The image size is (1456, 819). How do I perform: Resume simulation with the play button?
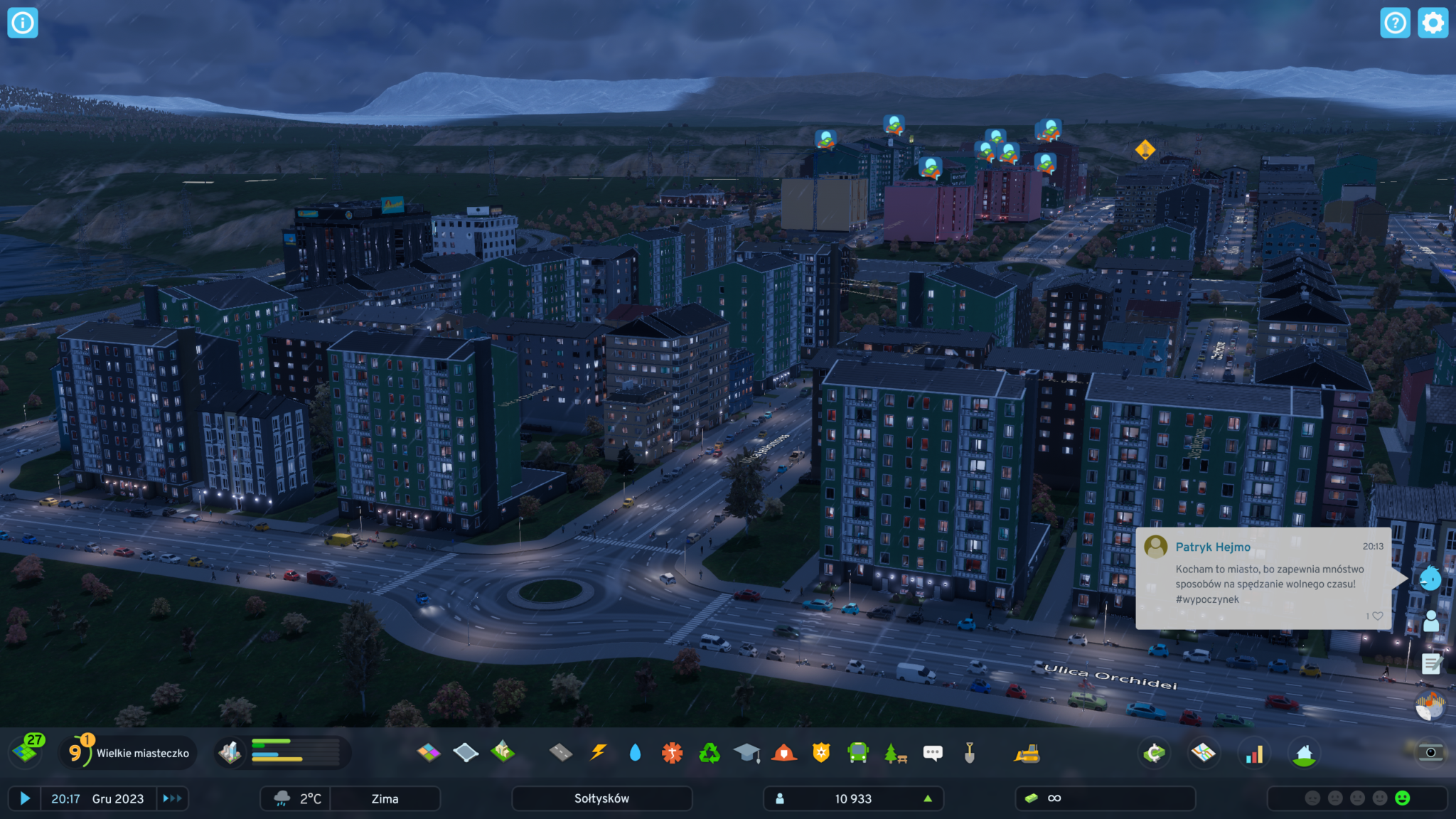[x=25, y=798]
